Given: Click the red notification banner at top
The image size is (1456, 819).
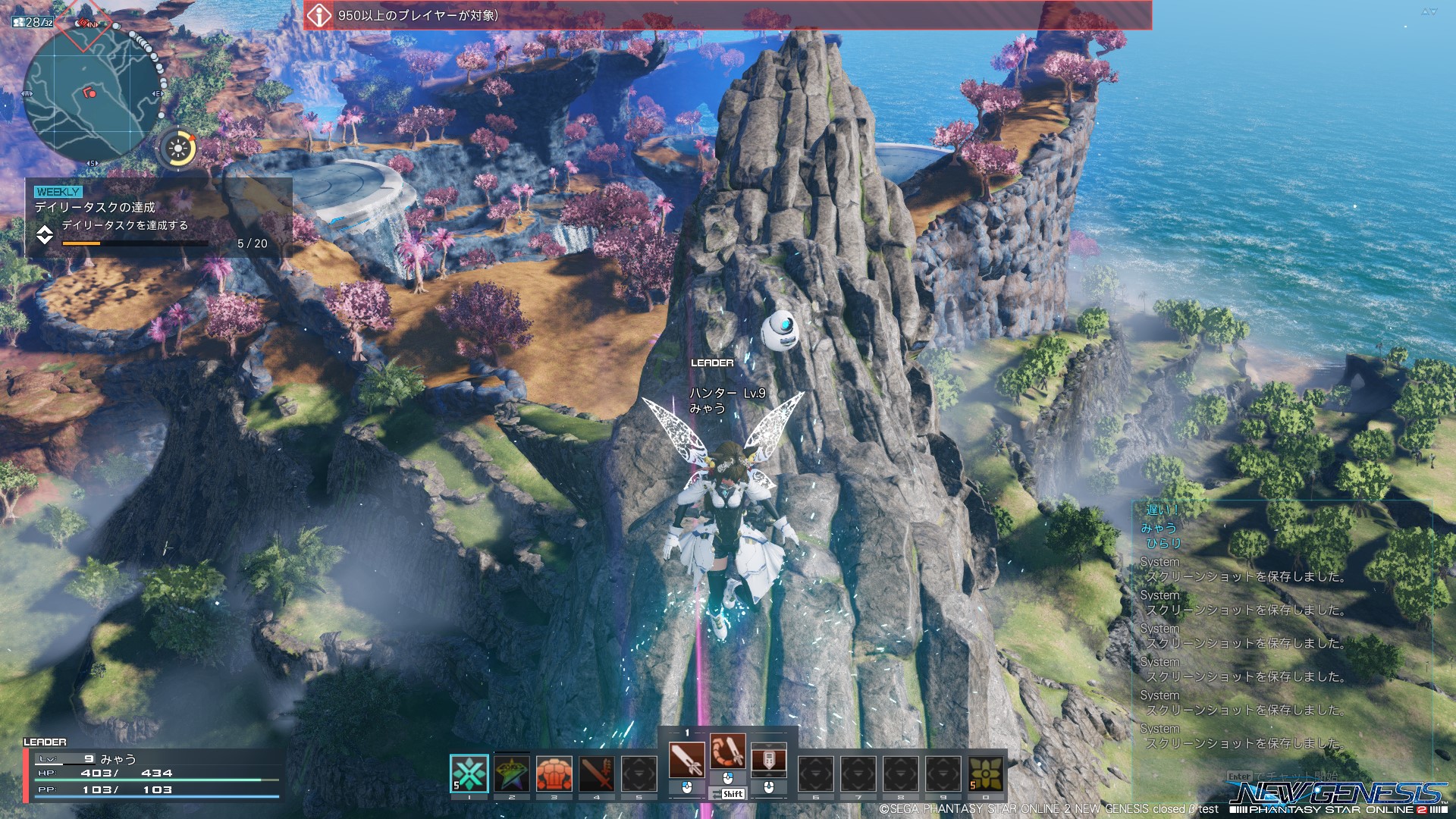Looking at the screenshot, I should pos(727,15).
